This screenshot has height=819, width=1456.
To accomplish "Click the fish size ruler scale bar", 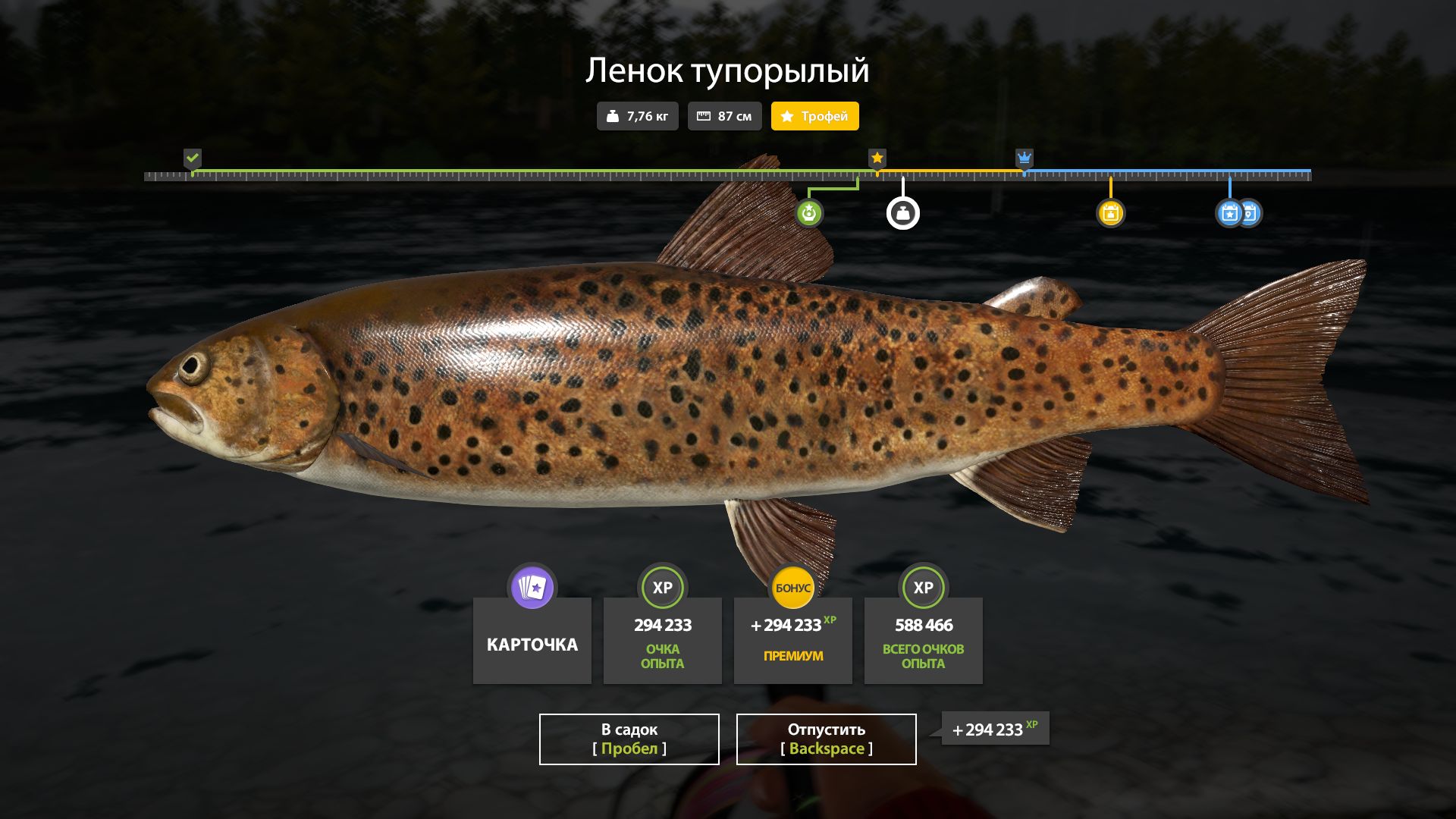I will pyautogui.click(x=728, y=174).
